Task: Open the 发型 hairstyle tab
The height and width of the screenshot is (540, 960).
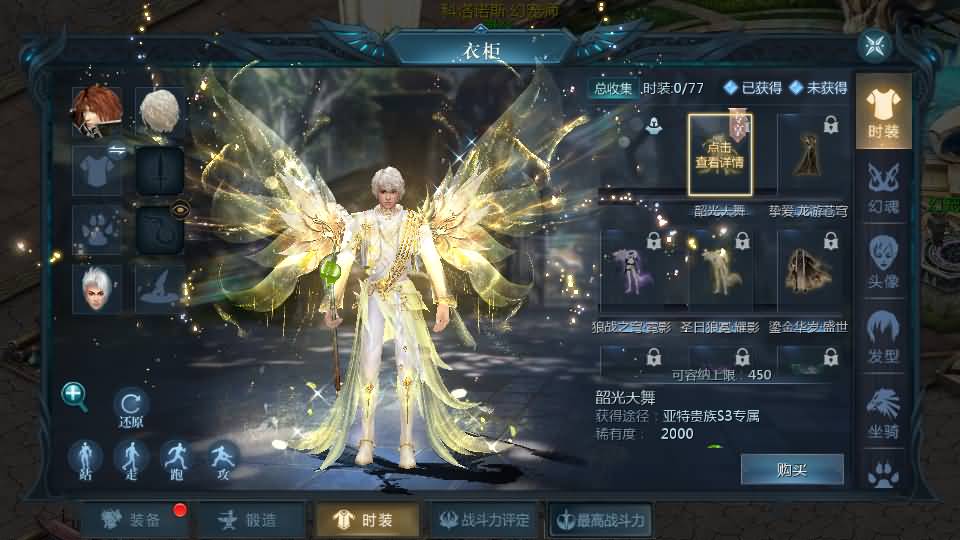Action: pos(883,336)
